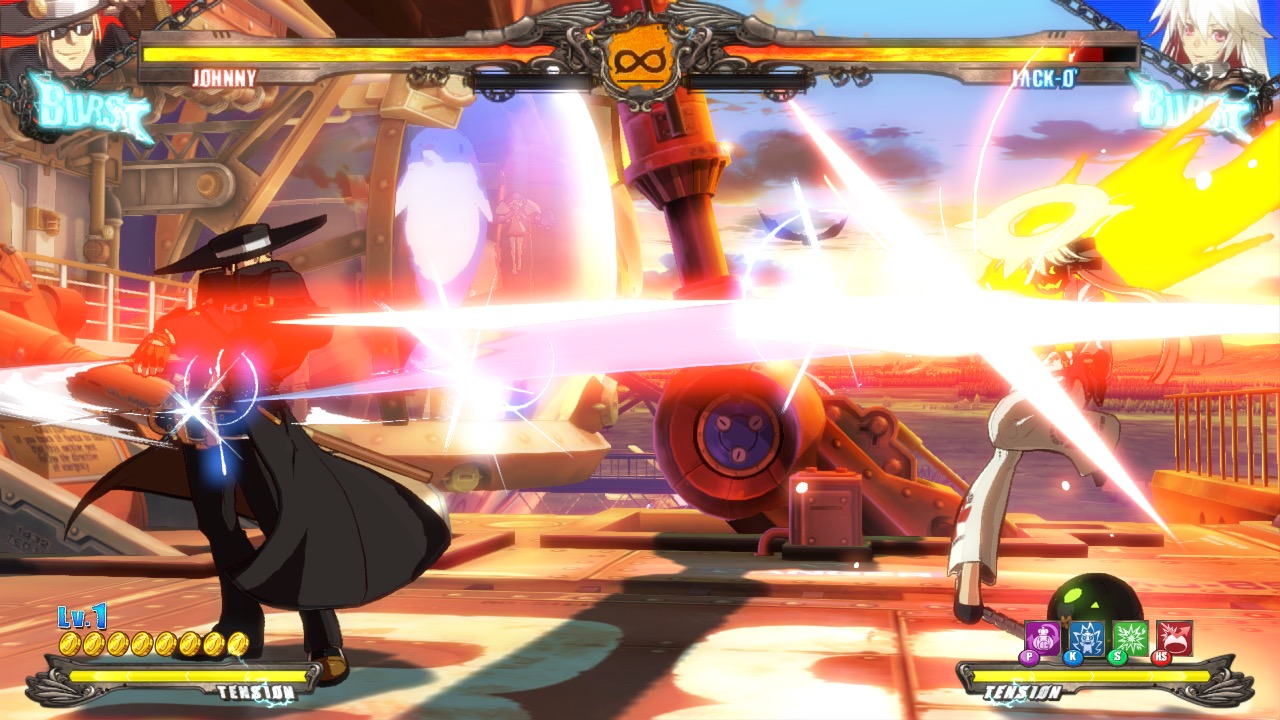Select the blue K servant summon icon
Screen dimensions: 1280x720
click(1087, 636)
